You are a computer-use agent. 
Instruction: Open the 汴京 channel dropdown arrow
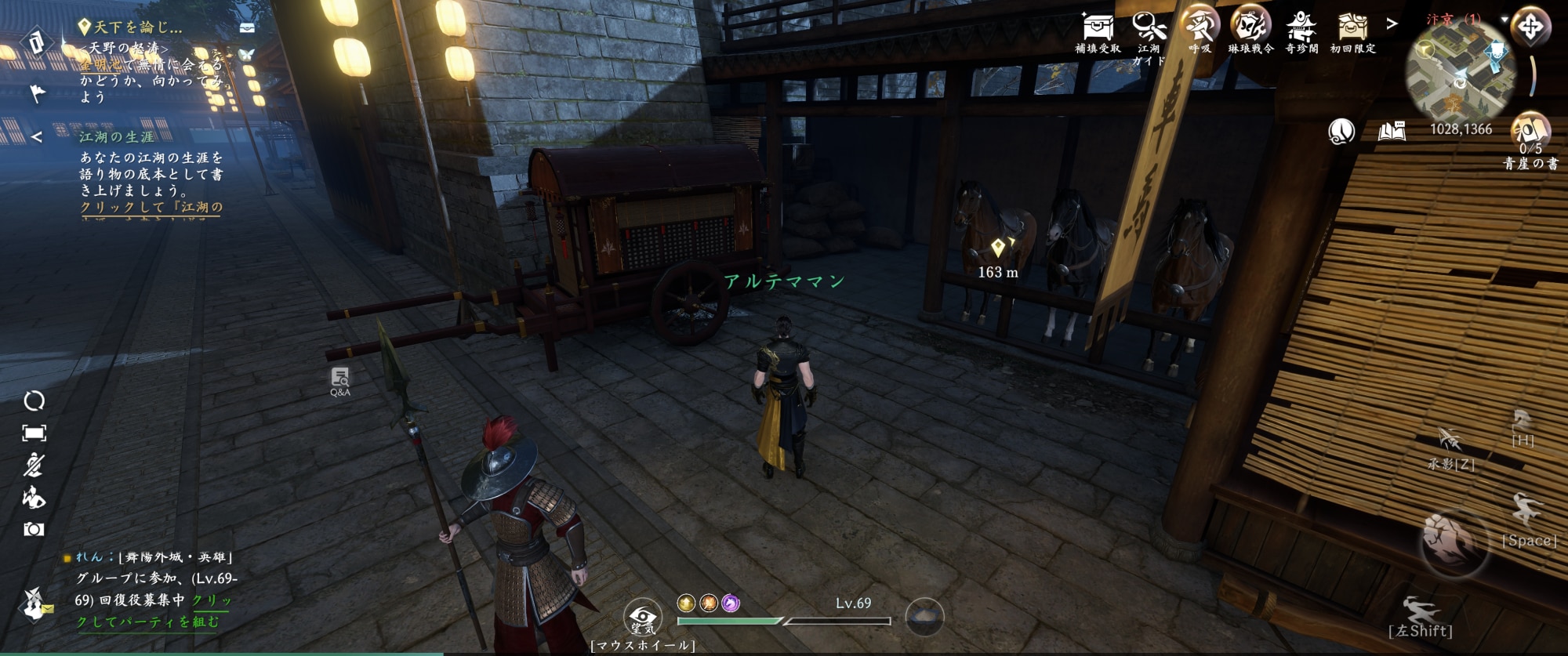click(x=1504, y=19)
